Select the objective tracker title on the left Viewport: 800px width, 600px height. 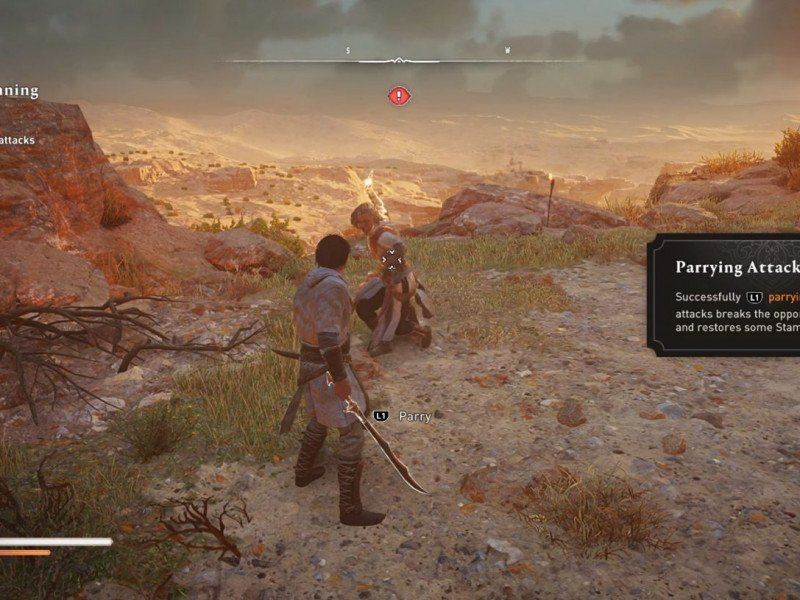pos(19,91)
